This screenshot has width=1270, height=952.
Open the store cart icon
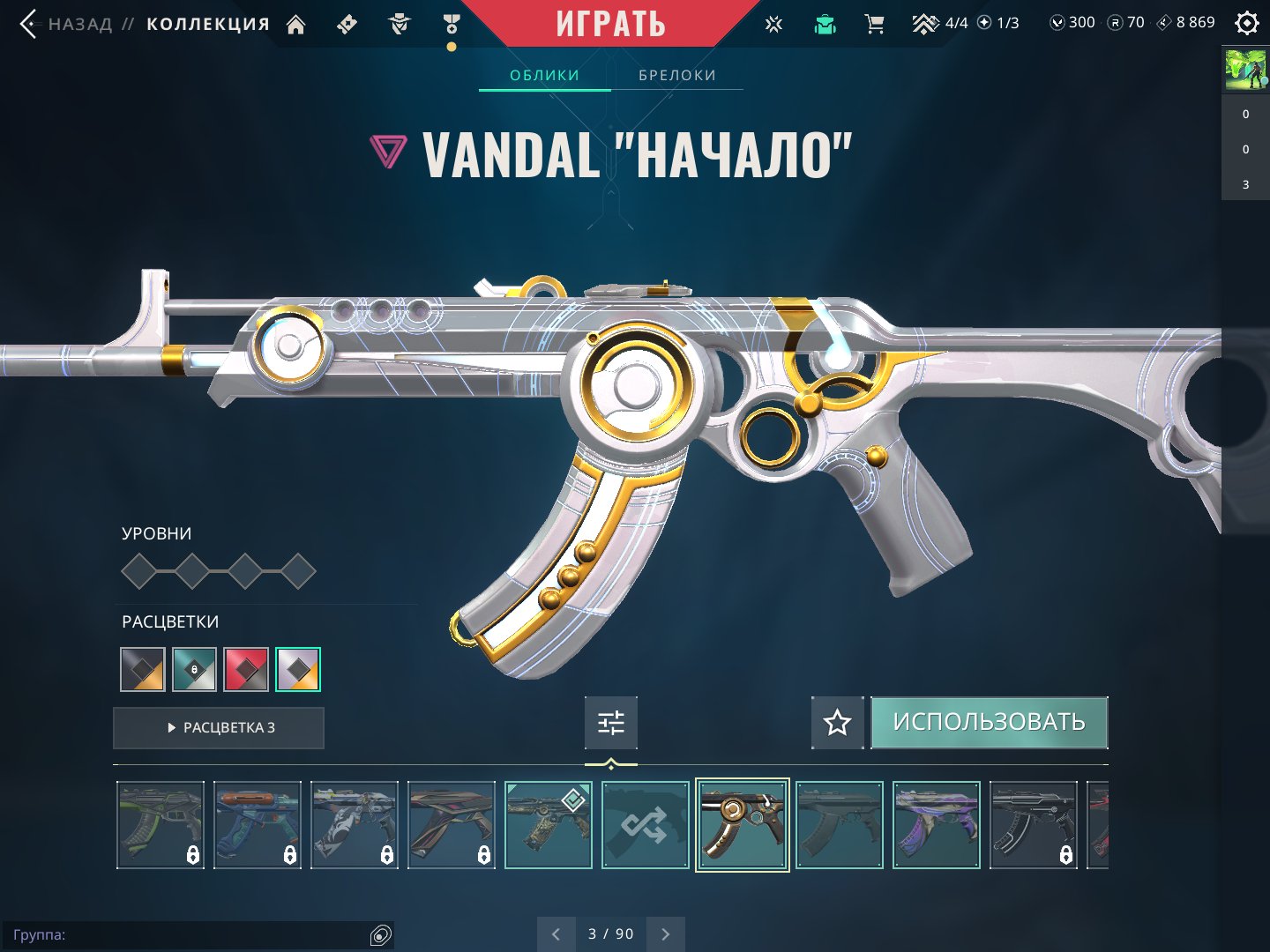tap(874, 24)
